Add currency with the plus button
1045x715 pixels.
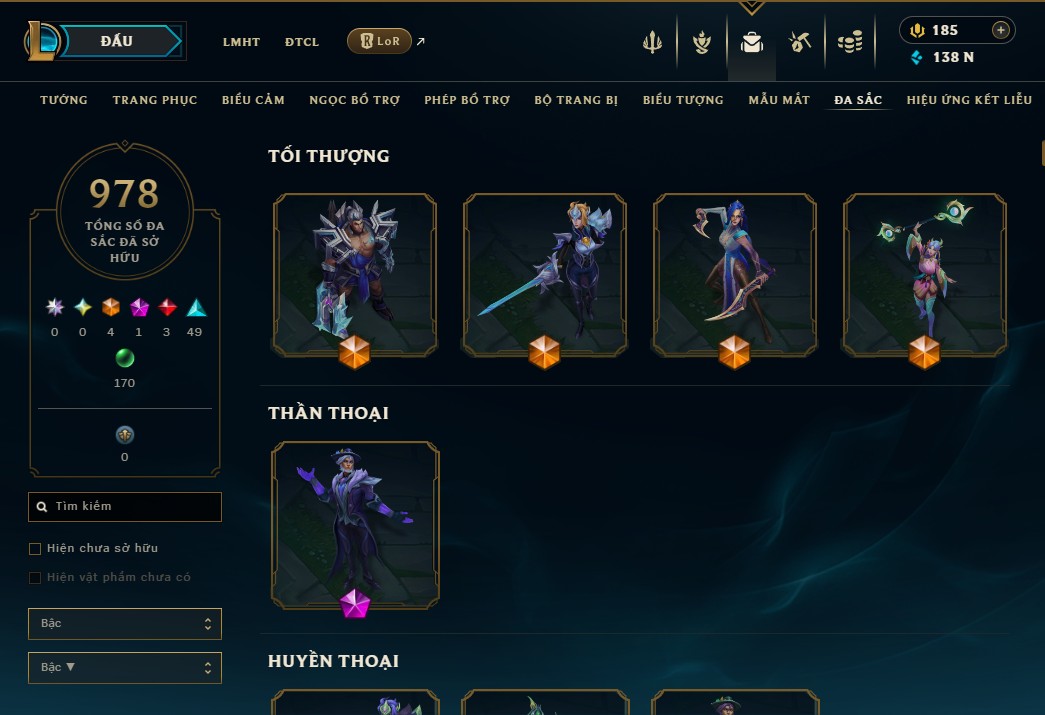[1000, 30]
